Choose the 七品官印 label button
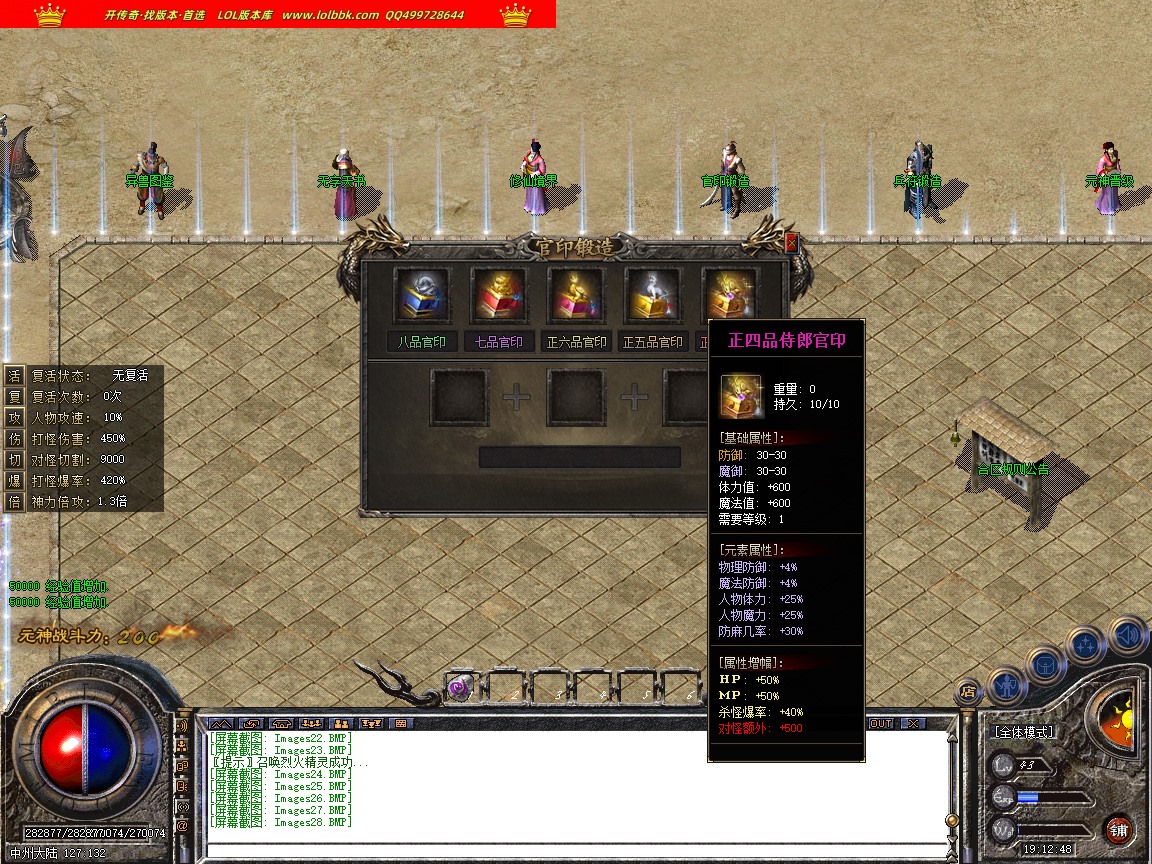The image size is (1152, 864). 498,342
